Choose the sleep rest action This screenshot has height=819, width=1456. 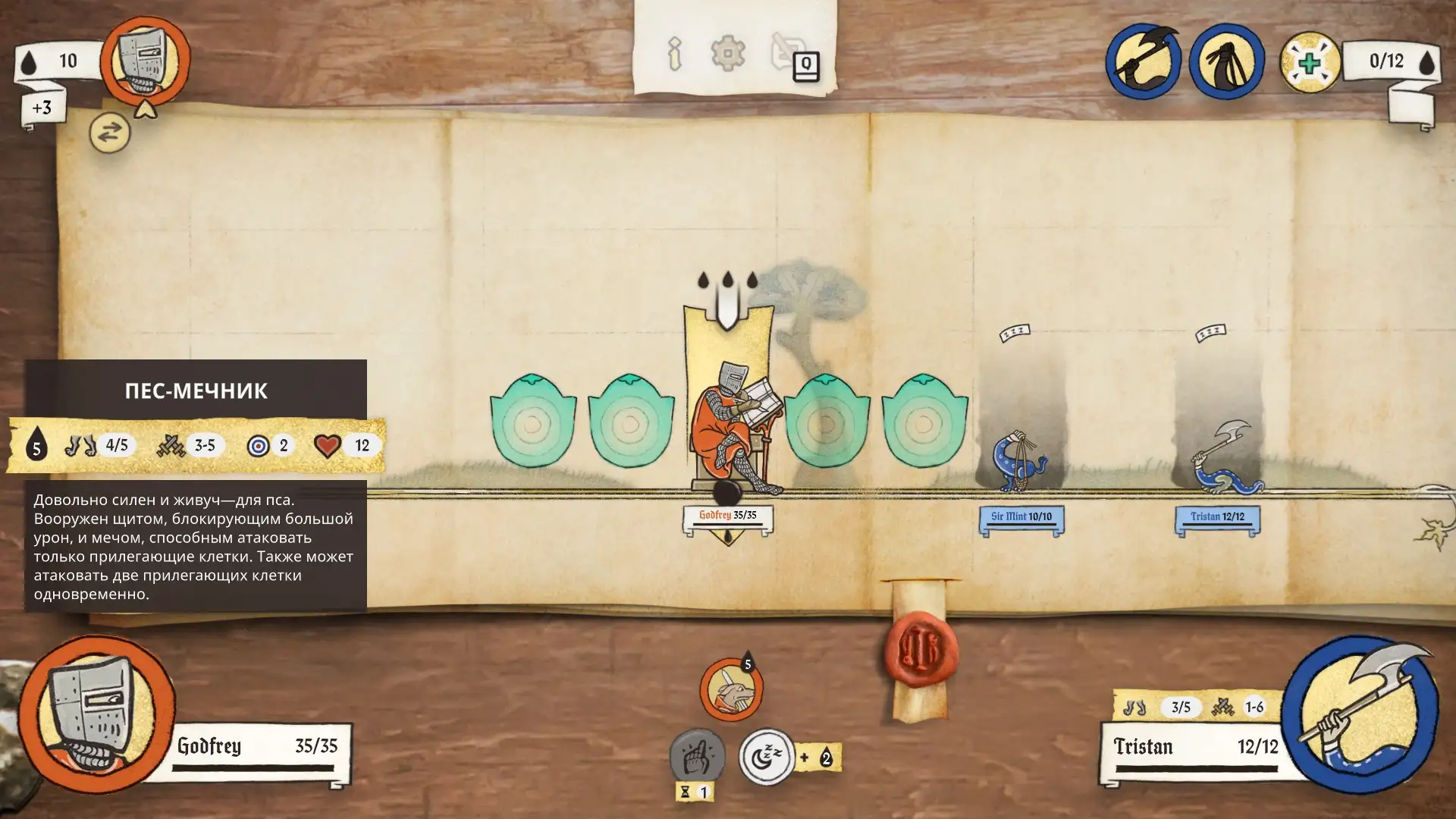[x=767, y=756]
